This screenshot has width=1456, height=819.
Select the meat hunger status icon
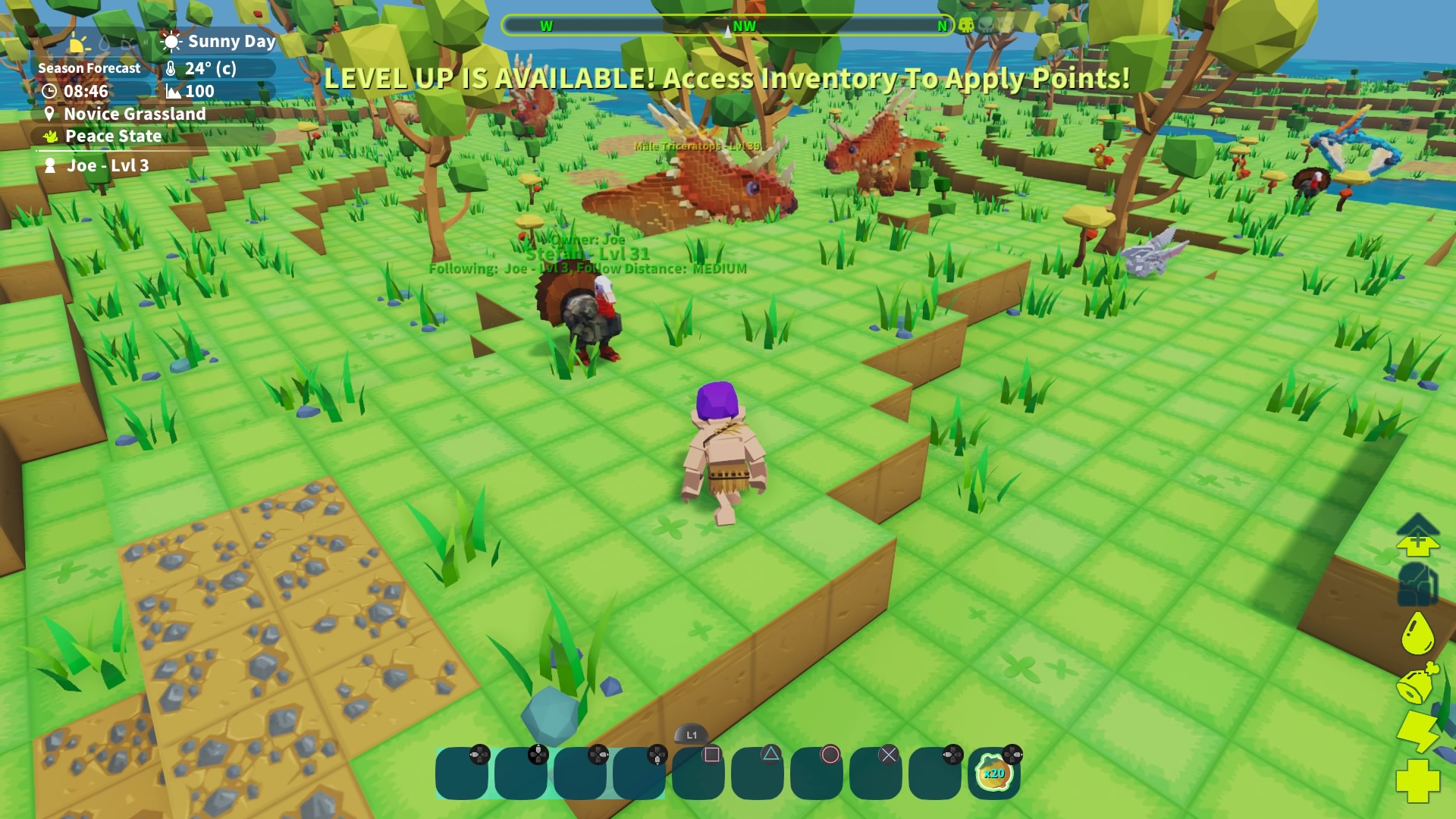click(1417, 683)
